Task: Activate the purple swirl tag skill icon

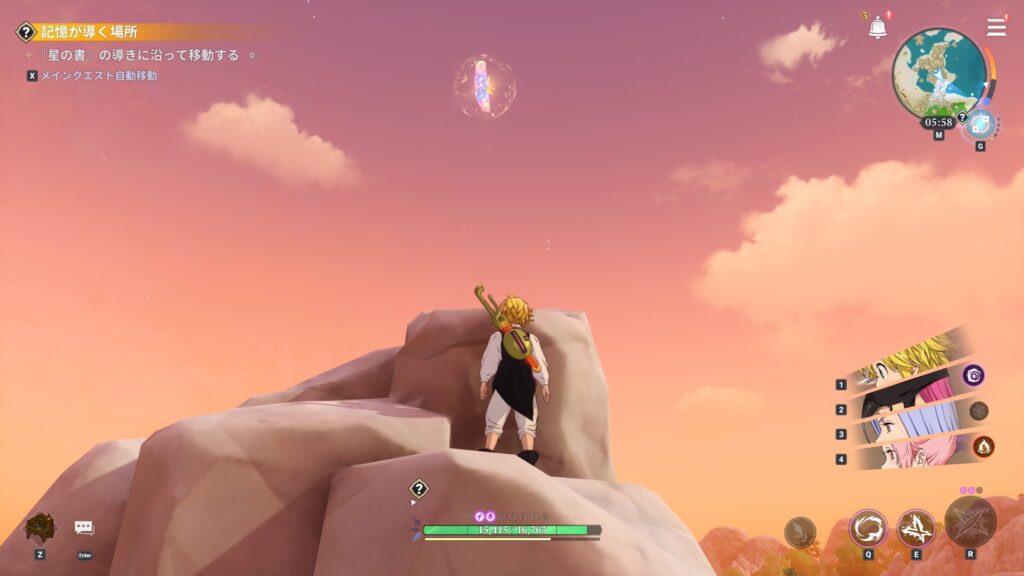Action: click(974, 375)
